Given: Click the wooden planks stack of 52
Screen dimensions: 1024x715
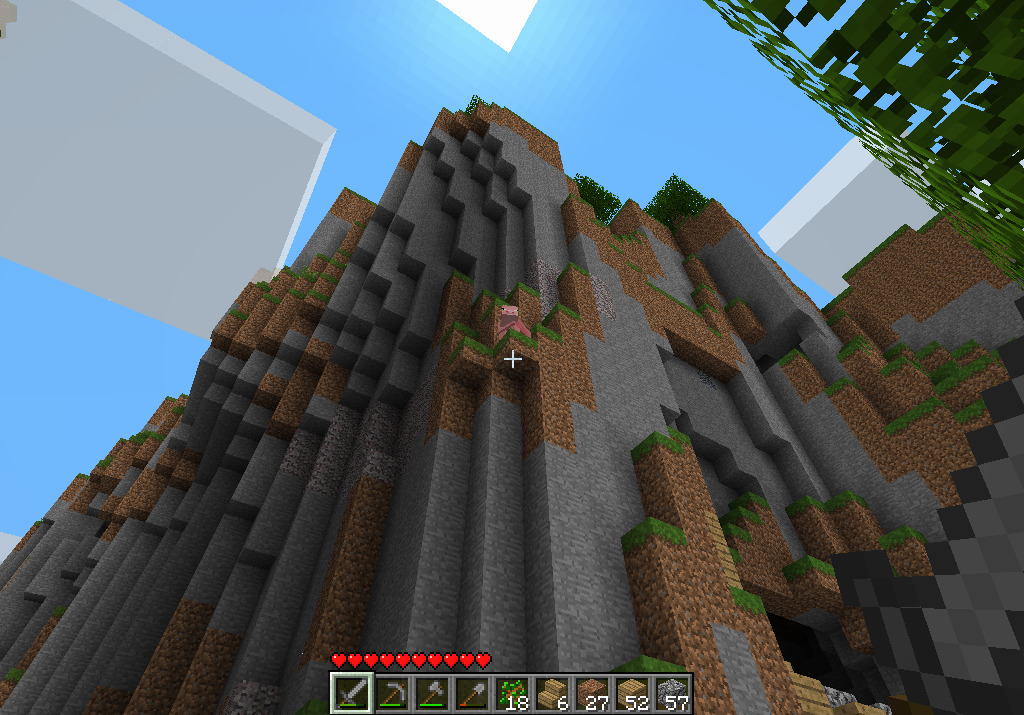Looking at the screenshot, I should [632, 693].
